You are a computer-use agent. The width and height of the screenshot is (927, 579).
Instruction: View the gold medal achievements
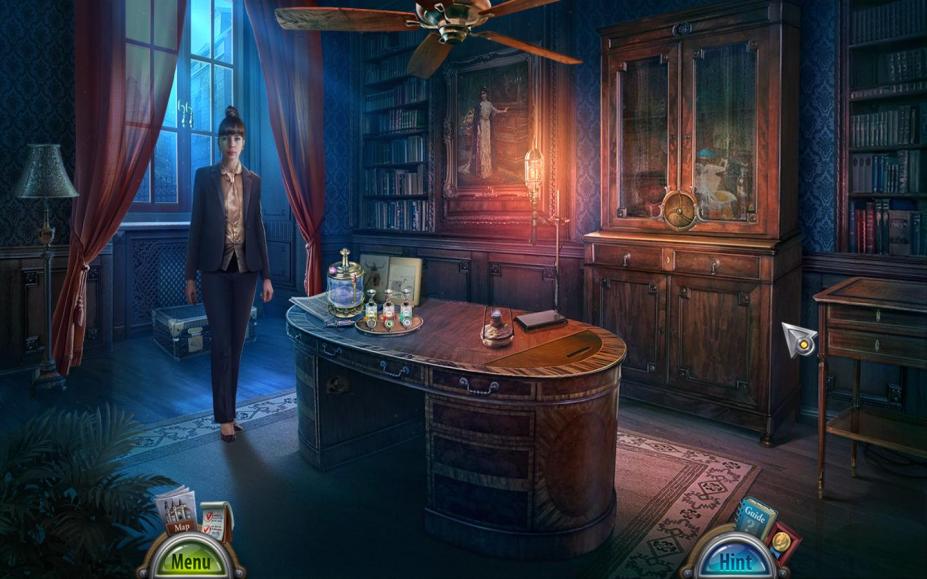[781, 542]
